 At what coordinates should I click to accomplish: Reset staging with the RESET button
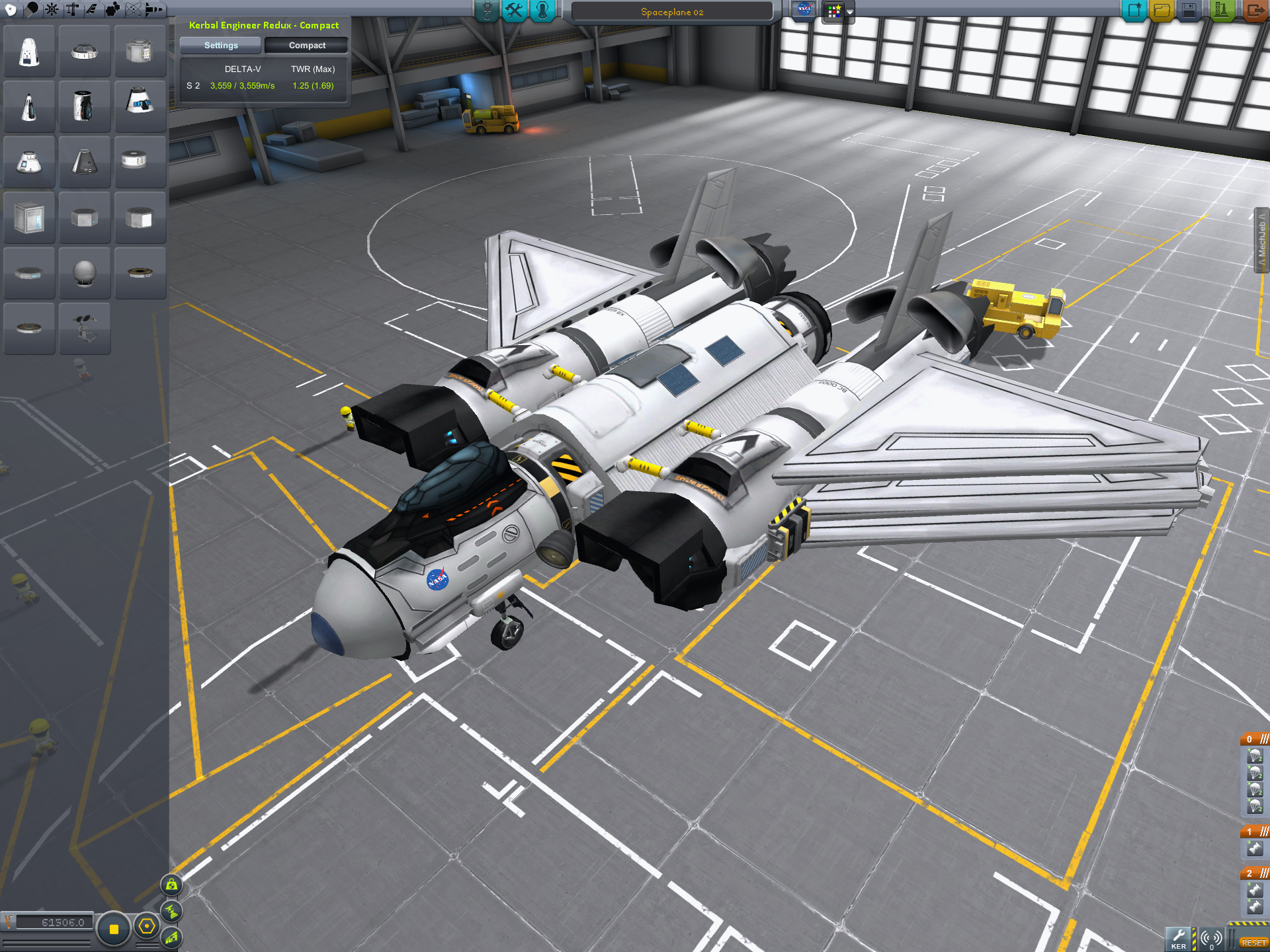[1253, 942]
